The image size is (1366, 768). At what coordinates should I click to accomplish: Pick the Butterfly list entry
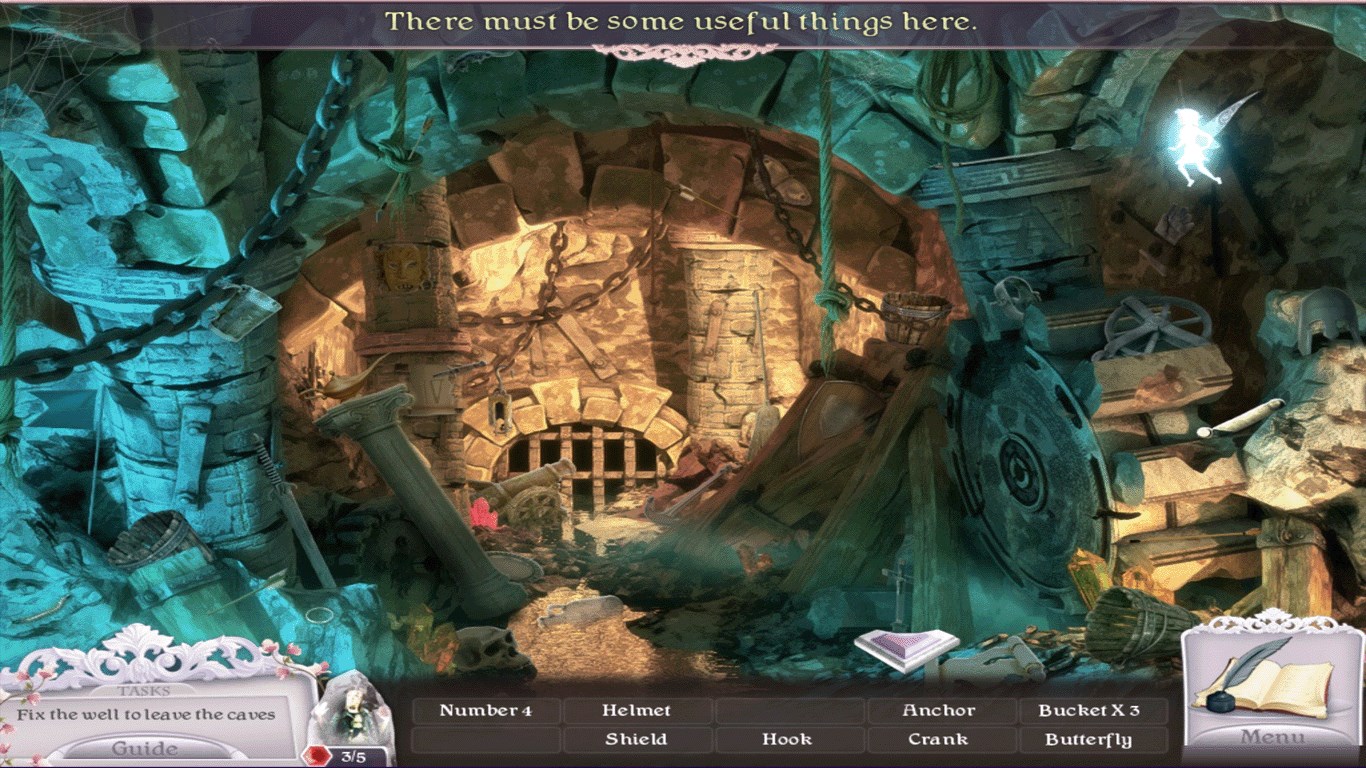[x=1089, y=740]
